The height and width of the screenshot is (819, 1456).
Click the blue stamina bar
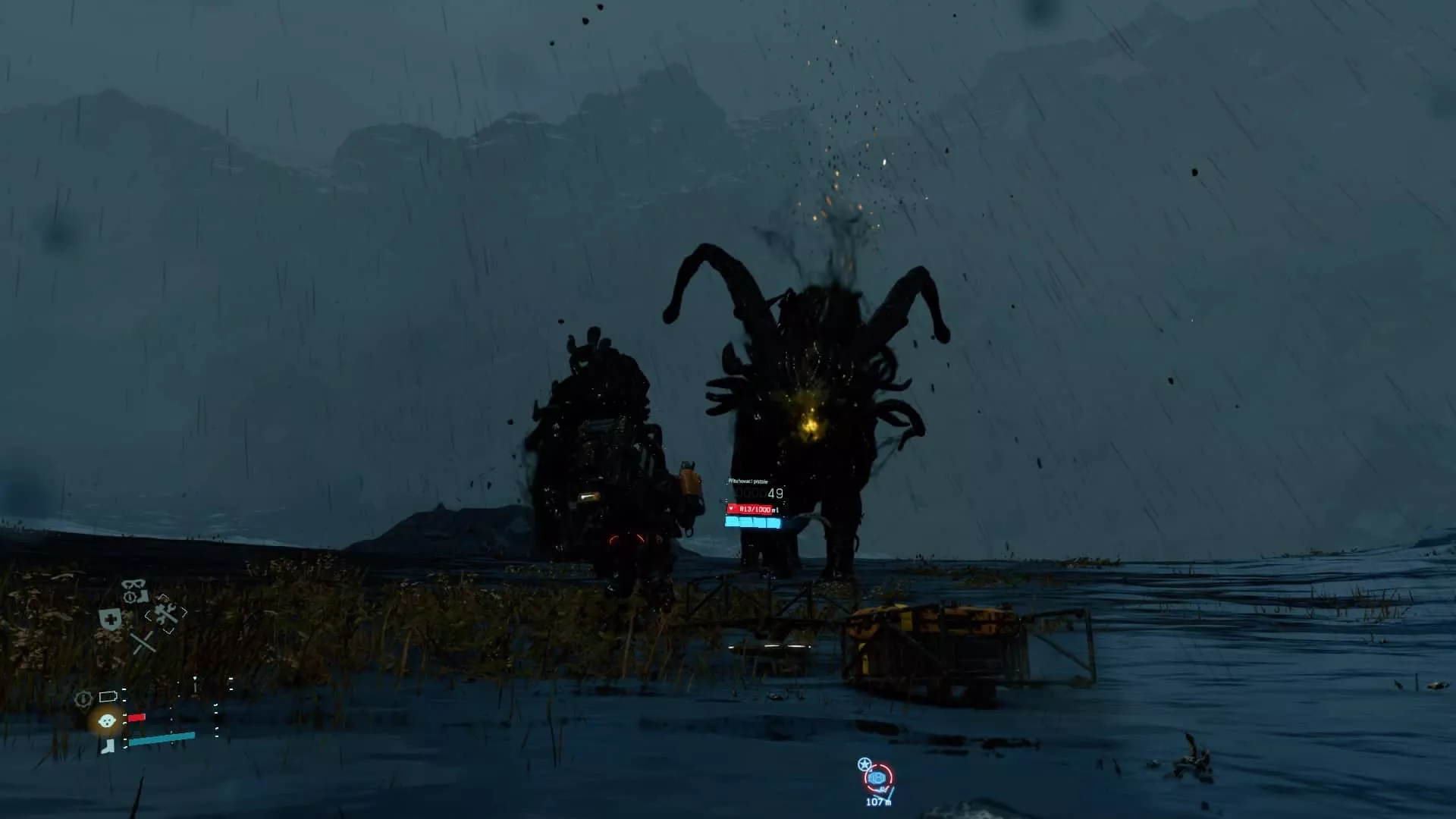point(752,522)
